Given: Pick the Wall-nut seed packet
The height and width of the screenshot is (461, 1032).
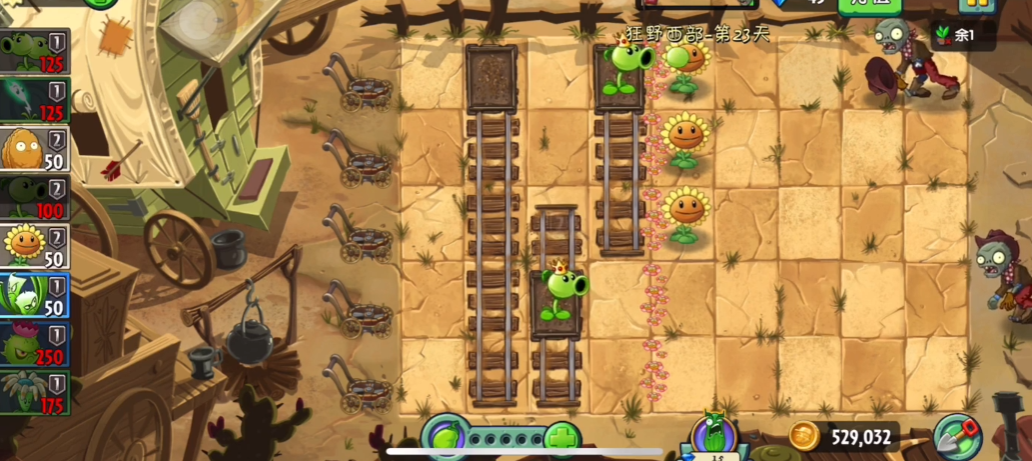Looking at the screenshot, I should (34, 148).
